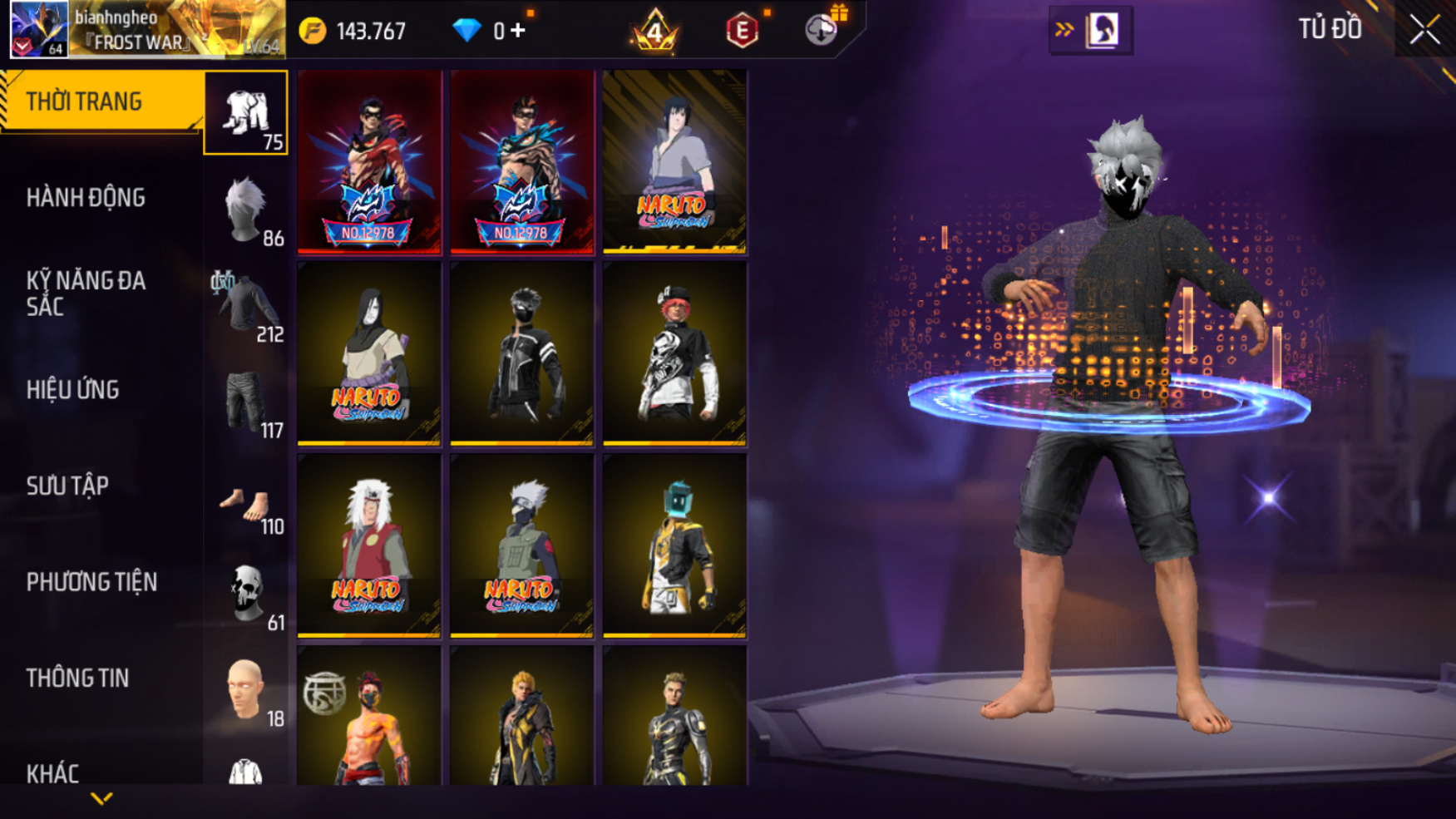Image resolution: width=1456 pixels, height=819 pixels.
Task: Open the player profile banner bianhngheo
Action: click(x=147, y=30)
